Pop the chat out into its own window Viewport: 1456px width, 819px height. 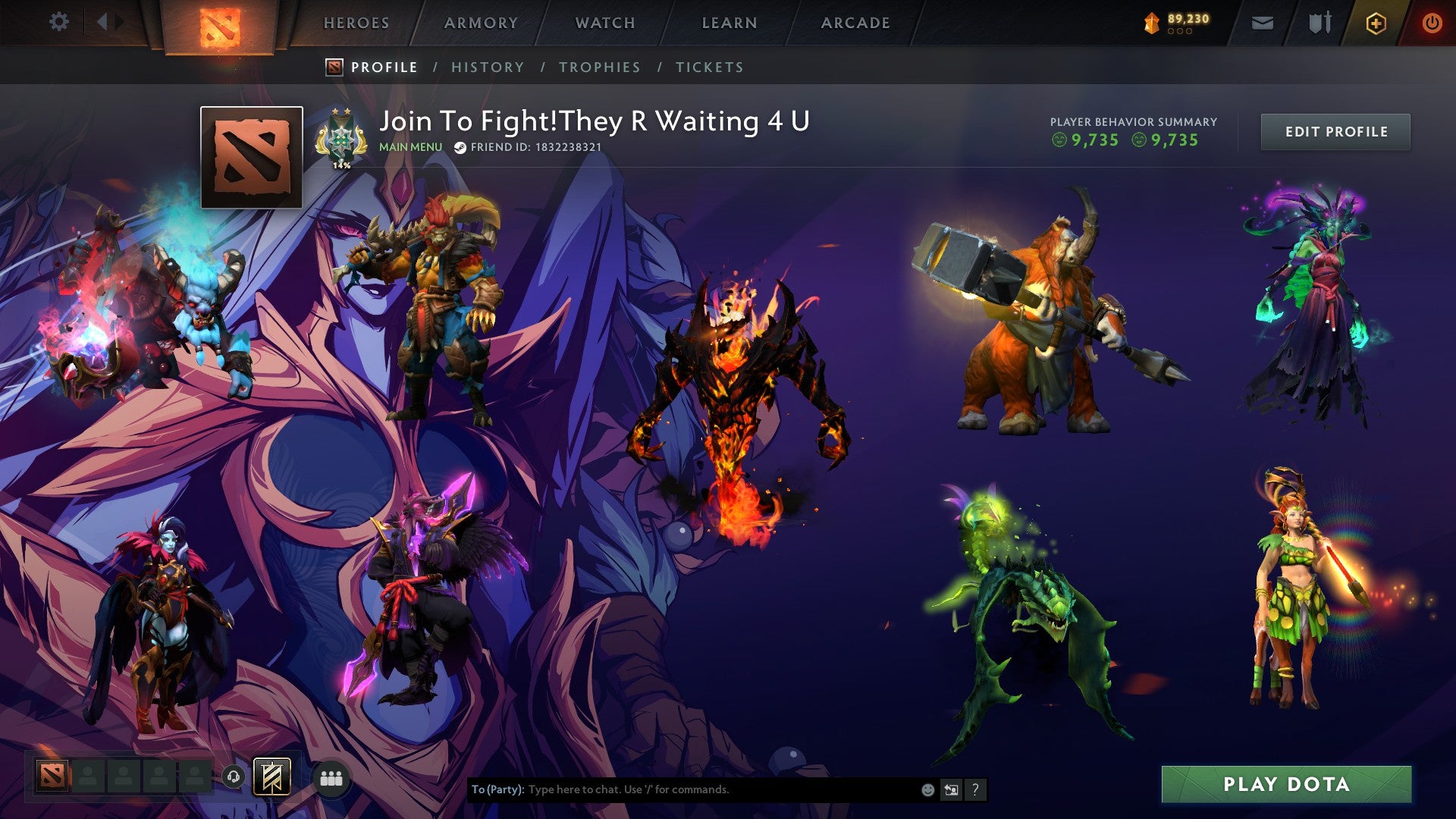[951, 789]
